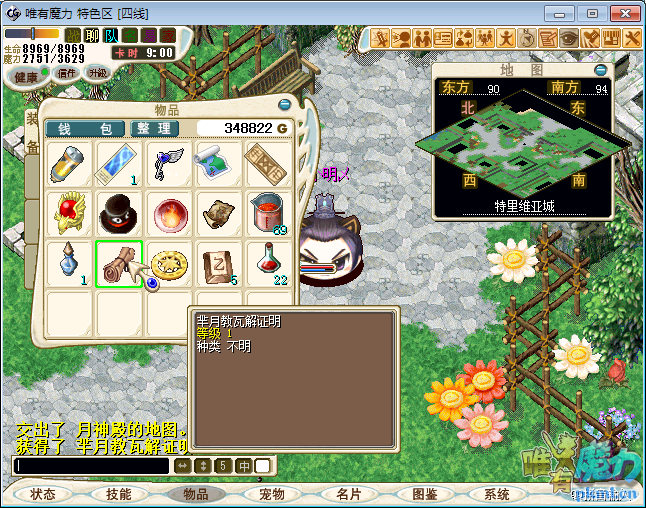Open the 图鉴 (Album) menu
This screenshot has height=508, width=646.
[424, 494]
